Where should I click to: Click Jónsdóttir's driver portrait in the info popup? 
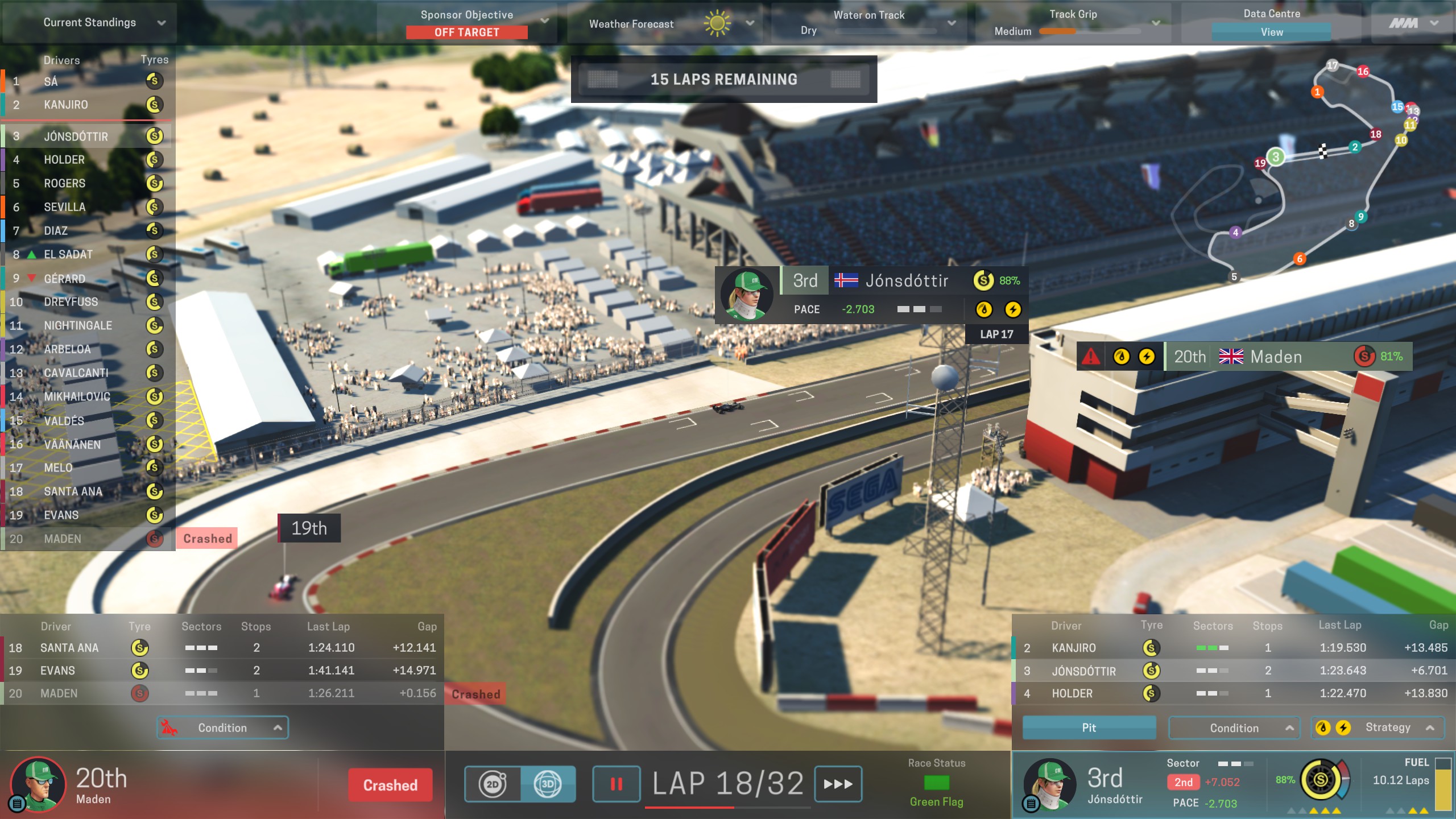(746, 295)
